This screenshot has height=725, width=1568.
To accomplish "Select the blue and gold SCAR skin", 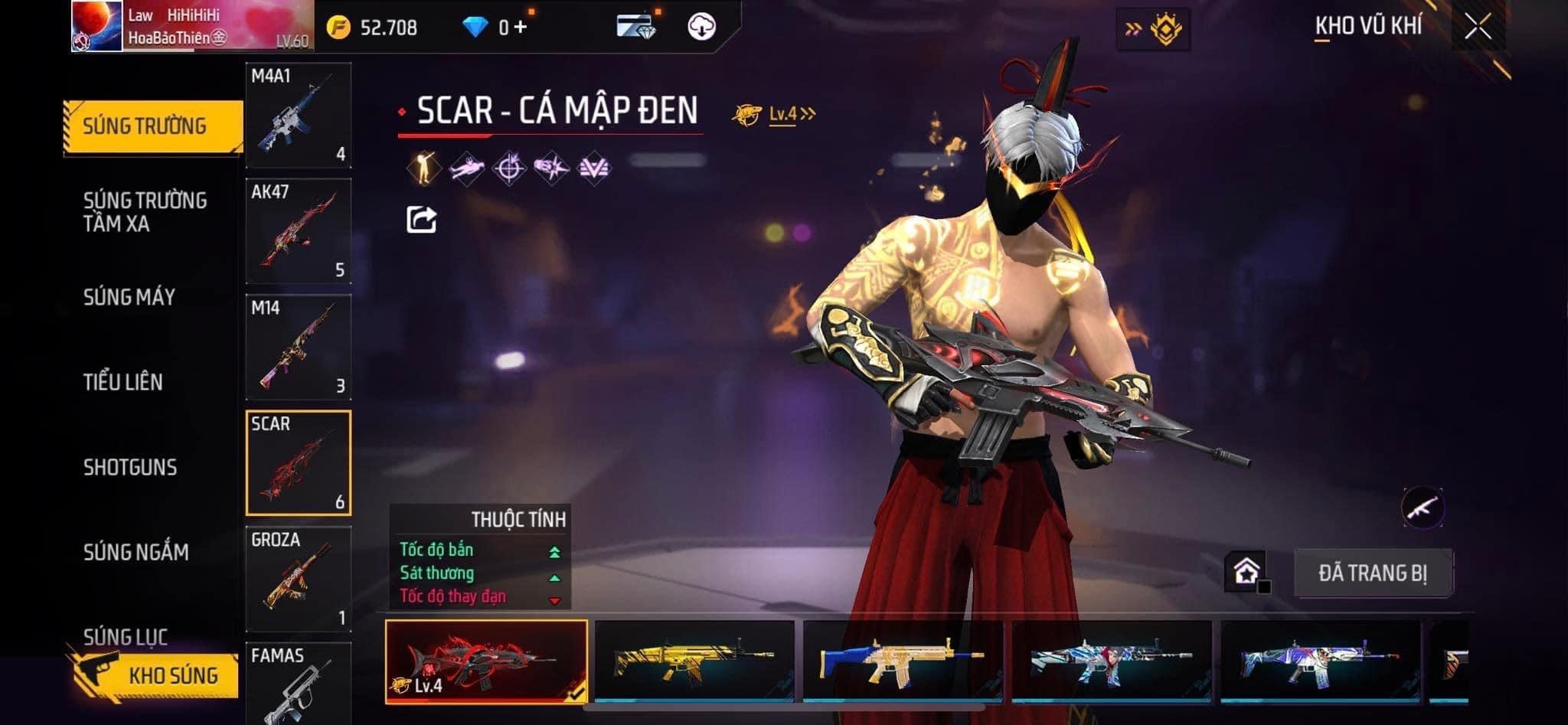I will pyautogui.click(x=903, y=661).
